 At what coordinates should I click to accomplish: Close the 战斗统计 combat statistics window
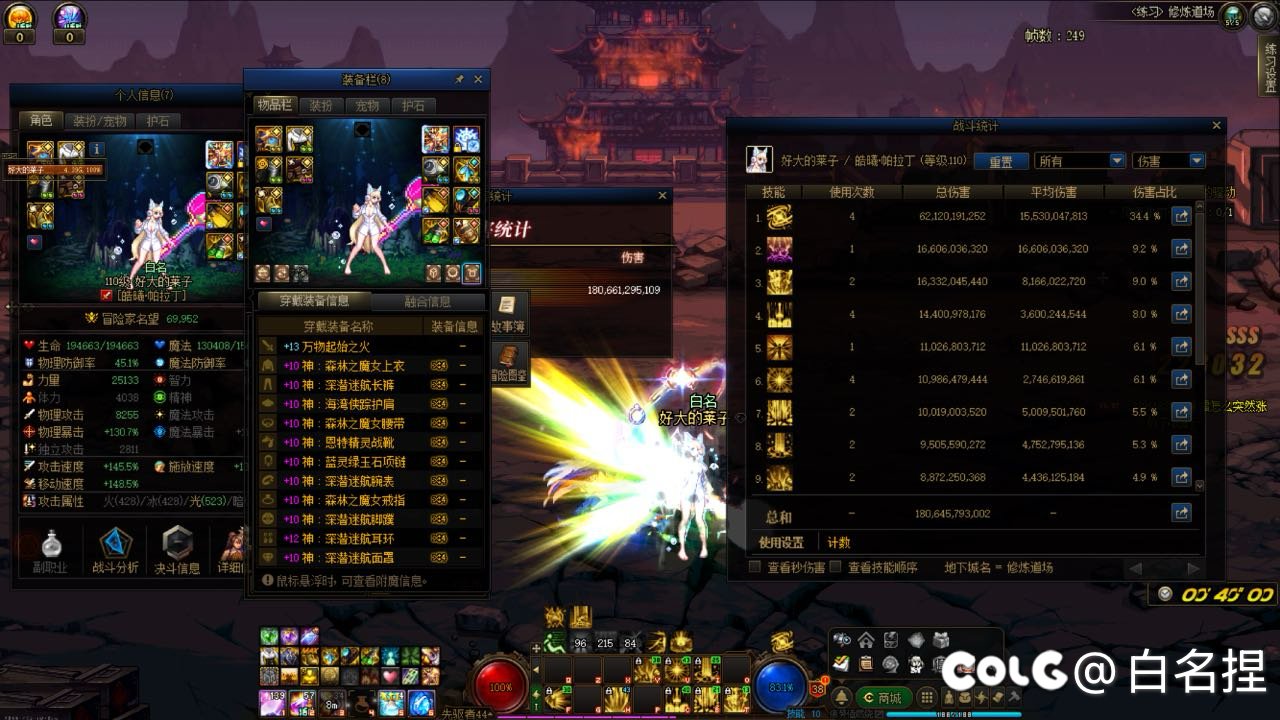coord(1216,126)
